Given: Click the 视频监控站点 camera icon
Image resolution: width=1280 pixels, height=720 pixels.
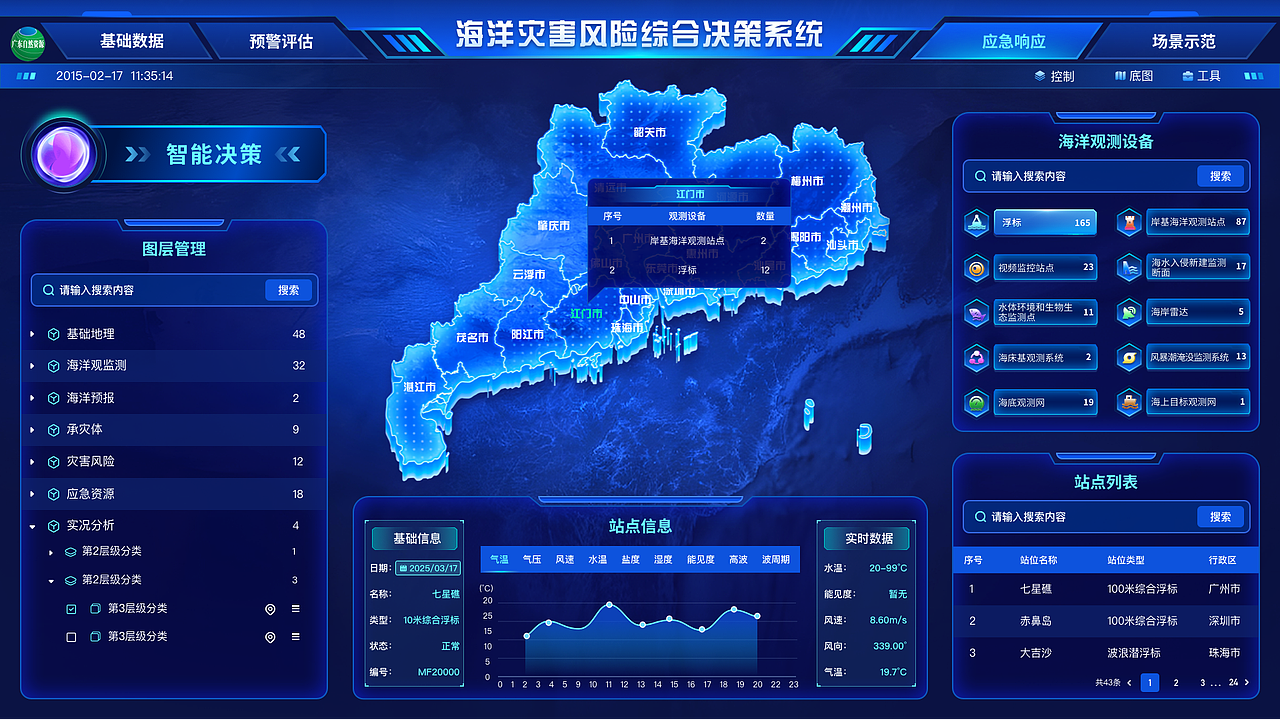Looking at the screenshot, I should pos(975,267).
